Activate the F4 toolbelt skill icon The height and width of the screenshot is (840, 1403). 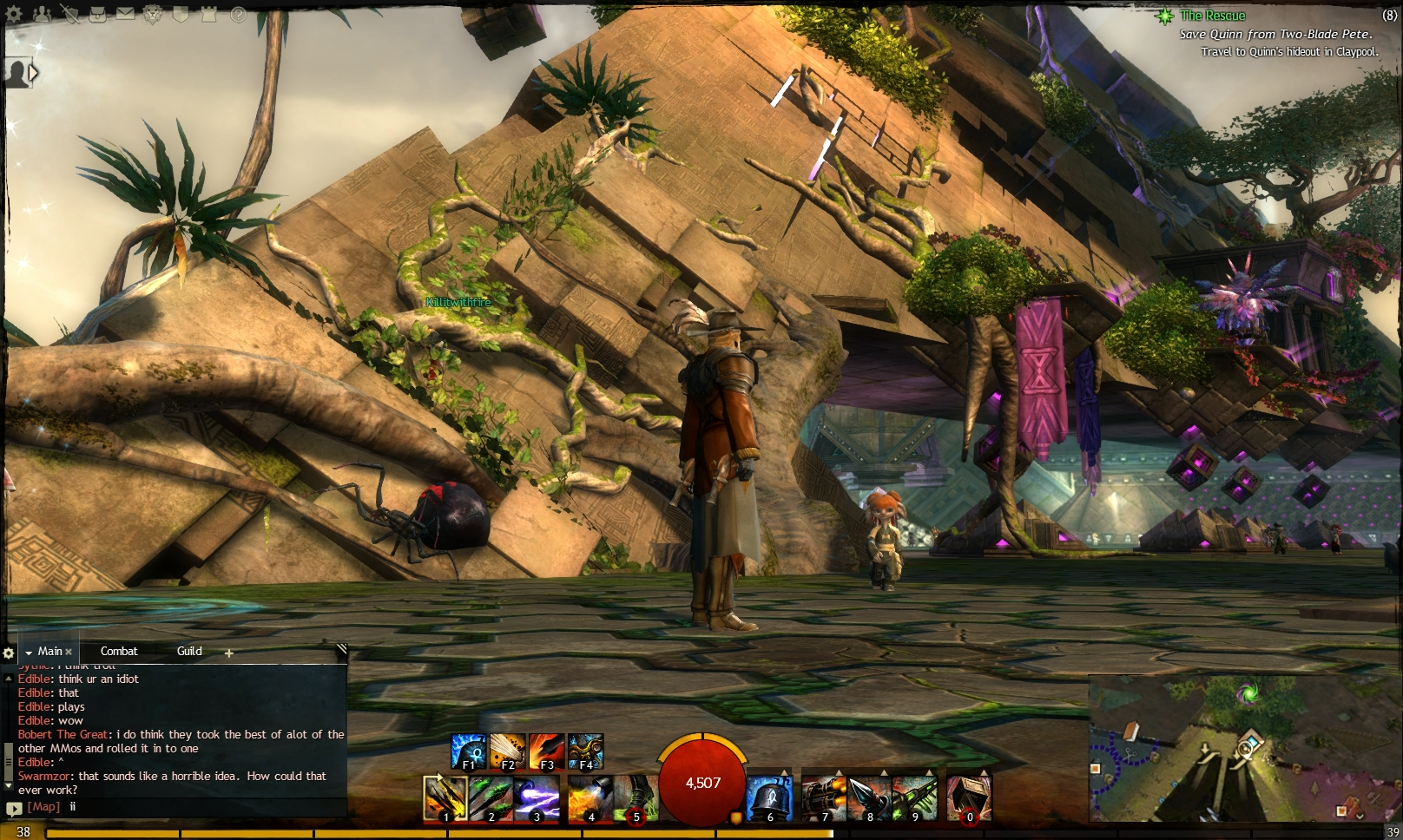[x=587, y=750]
